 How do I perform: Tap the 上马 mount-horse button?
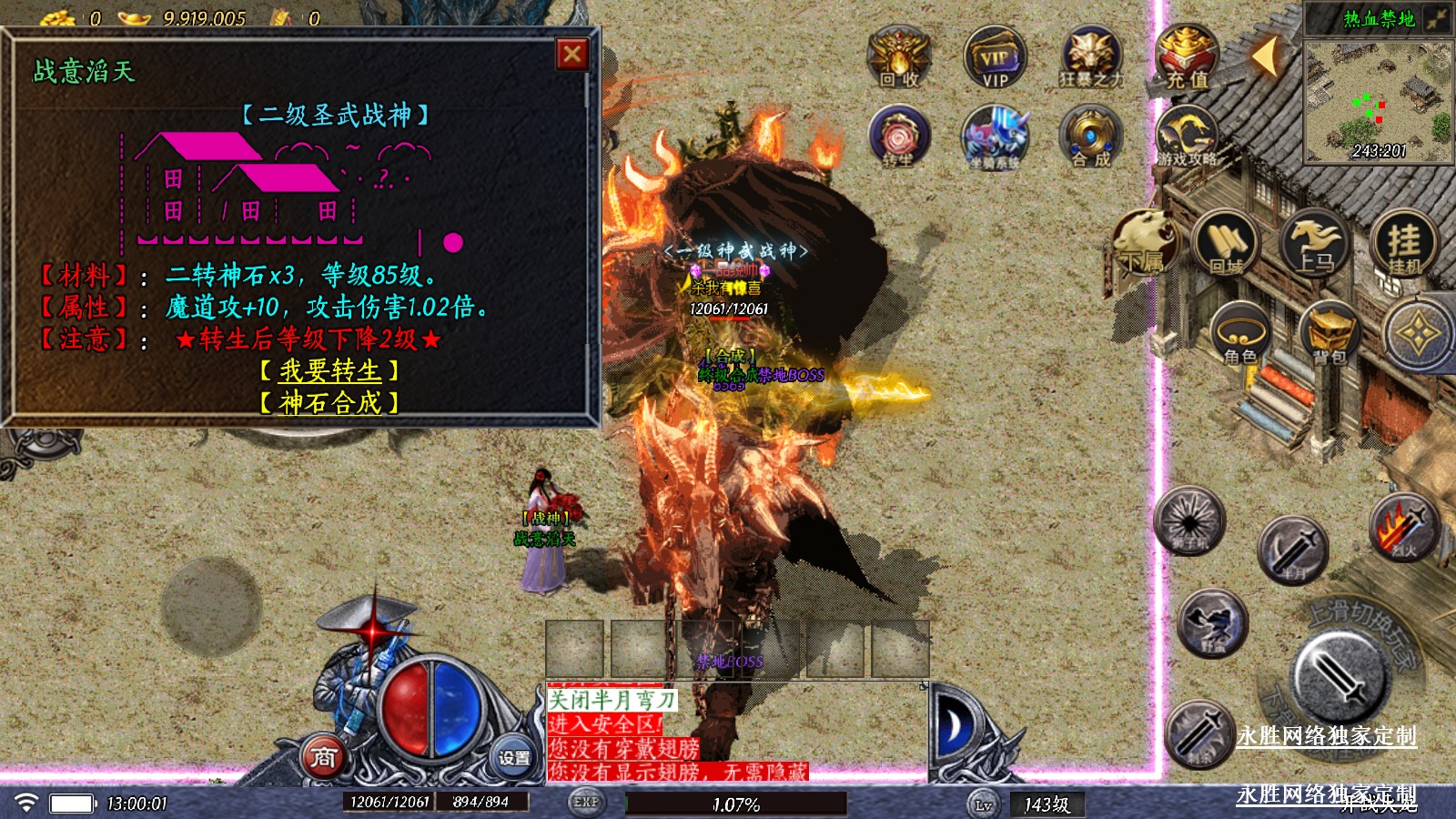[1314, 243]
